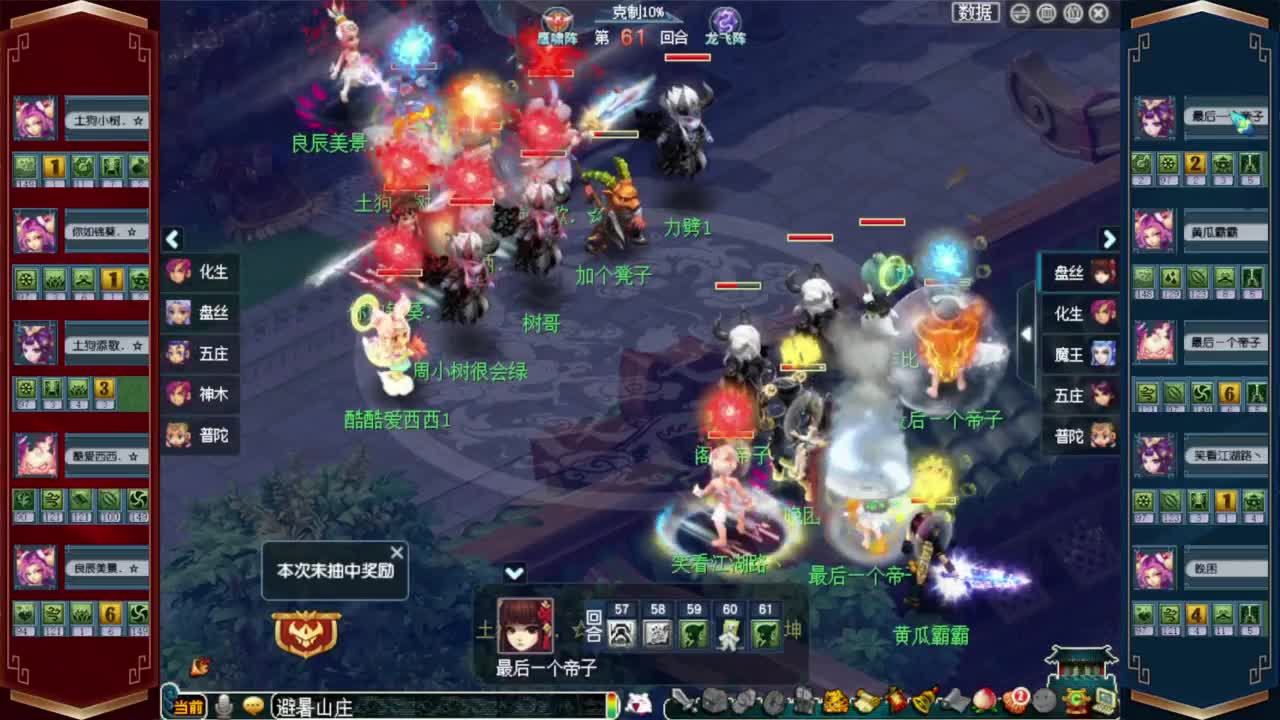The image size is (1280, 720).
Task: Select the microphone icon in the chat bar
Action: pyautogui.click(x=224, y=704)
